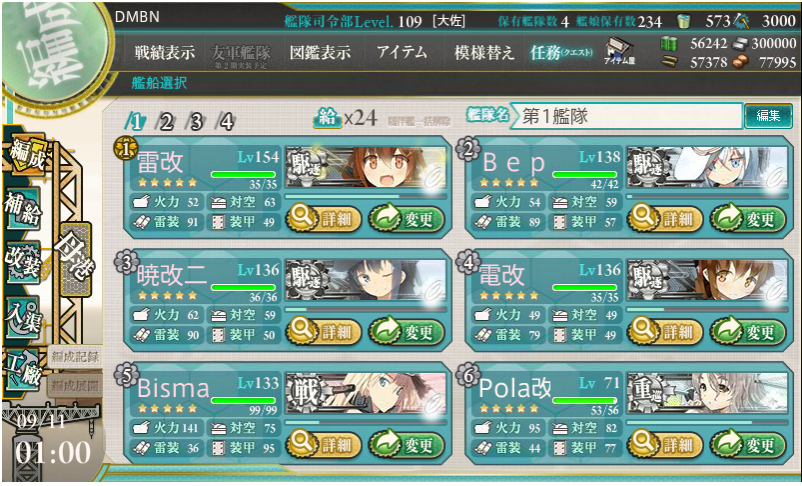Open the アイテム item menu
Screen dimensions: 802x486
pos(402,53)
